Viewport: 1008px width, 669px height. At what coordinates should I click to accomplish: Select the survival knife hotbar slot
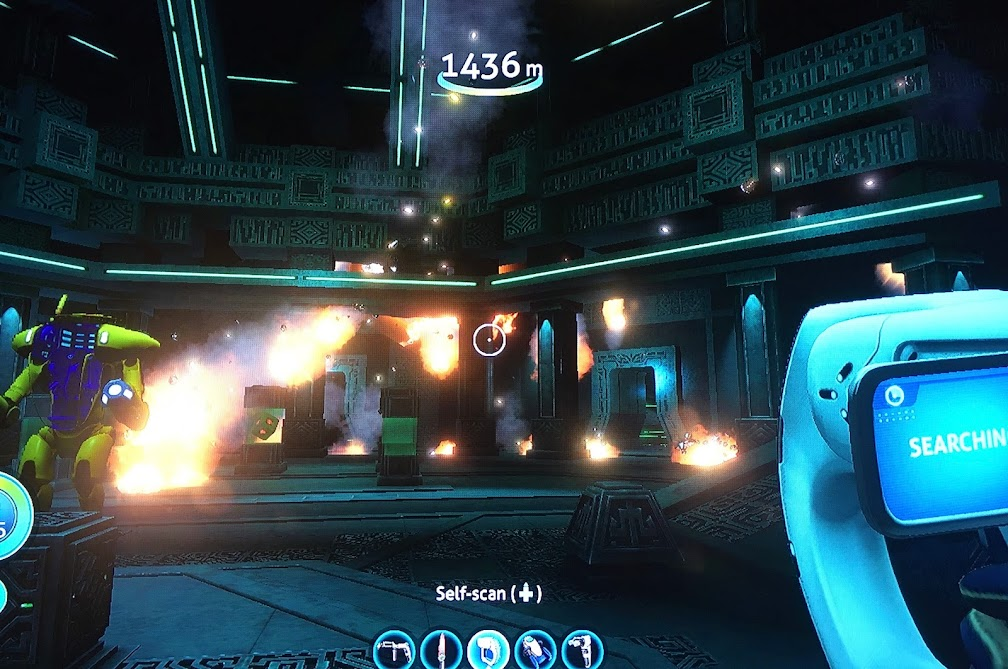[441, 649]
